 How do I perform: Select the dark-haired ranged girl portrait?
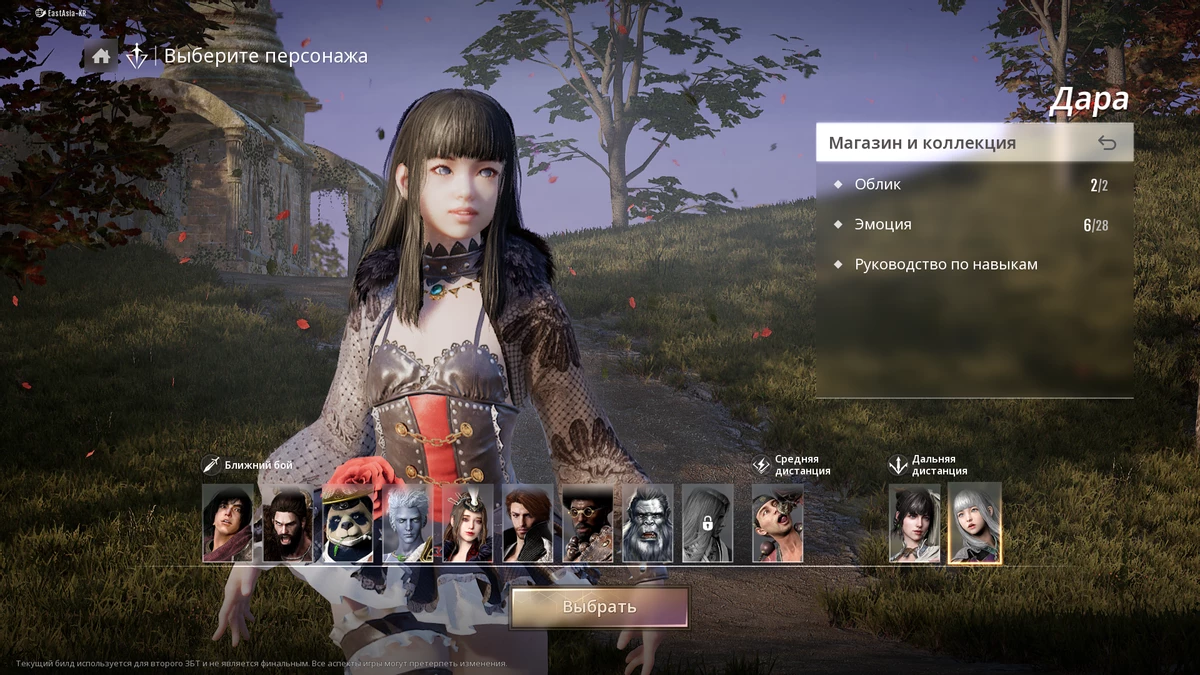pyautogui.click(x=915, y=524)
